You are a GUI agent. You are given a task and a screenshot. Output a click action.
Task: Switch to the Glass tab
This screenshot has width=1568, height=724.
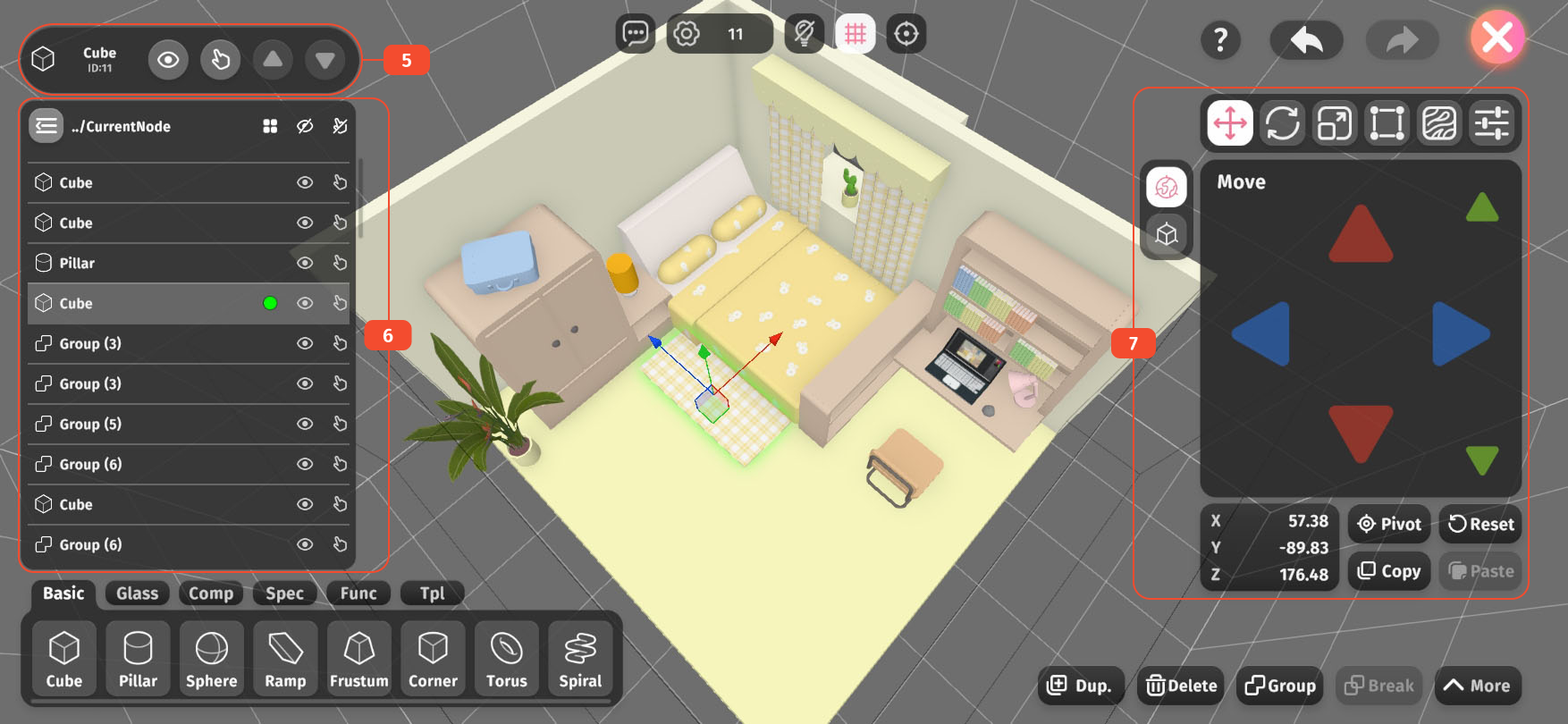(x=137, y=594)
